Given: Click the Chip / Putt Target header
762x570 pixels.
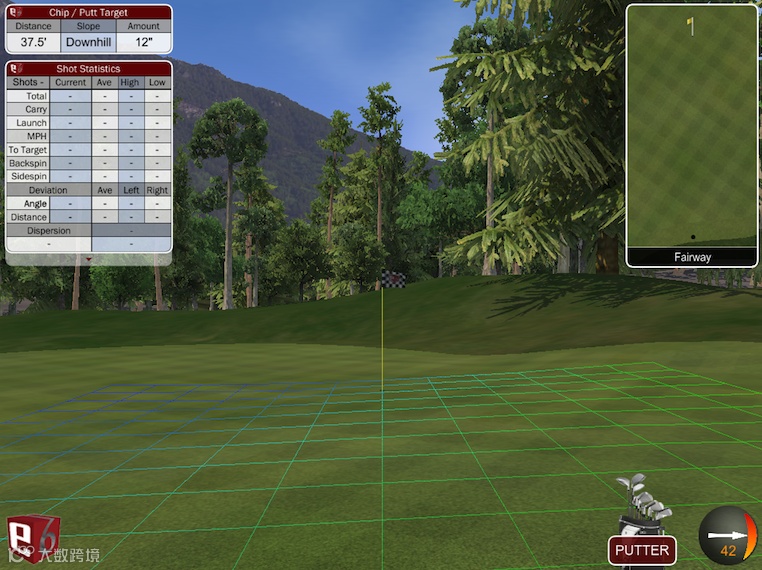Looking at the screenshot, I should tap(88, 13).
